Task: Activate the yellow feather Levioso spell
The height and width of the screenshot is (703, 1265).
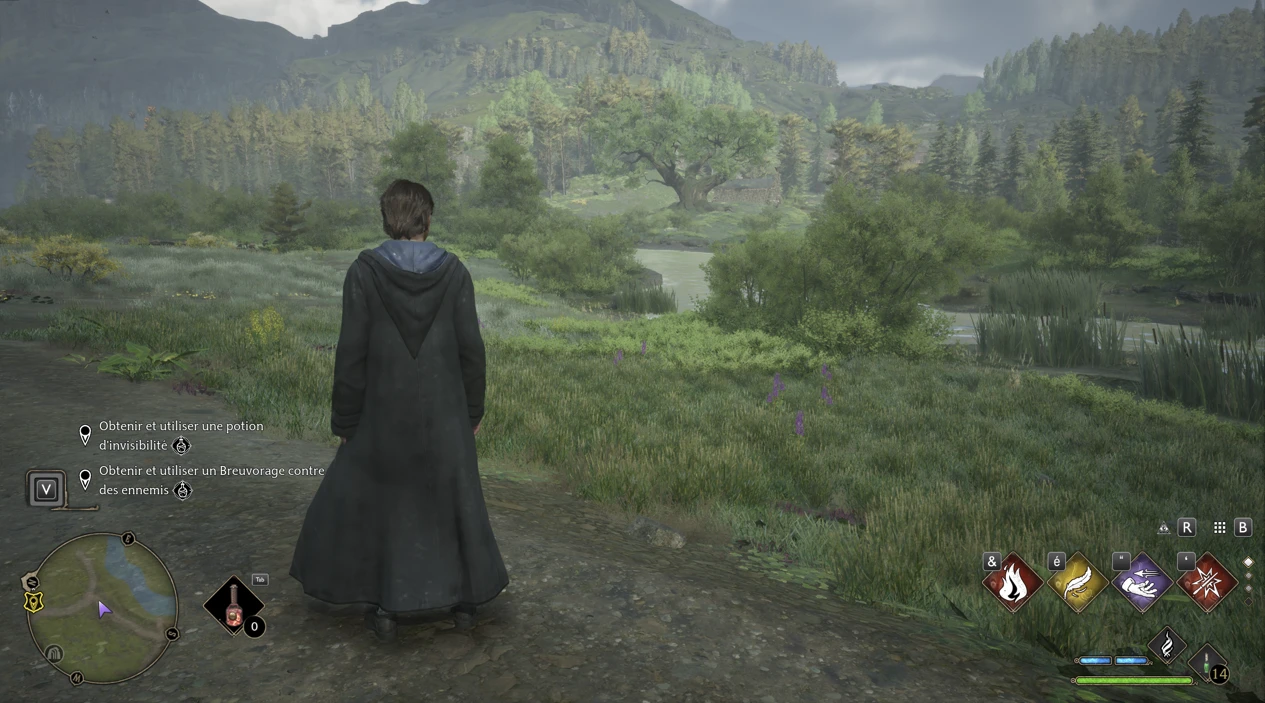Action: click(x=1076, y=583)
